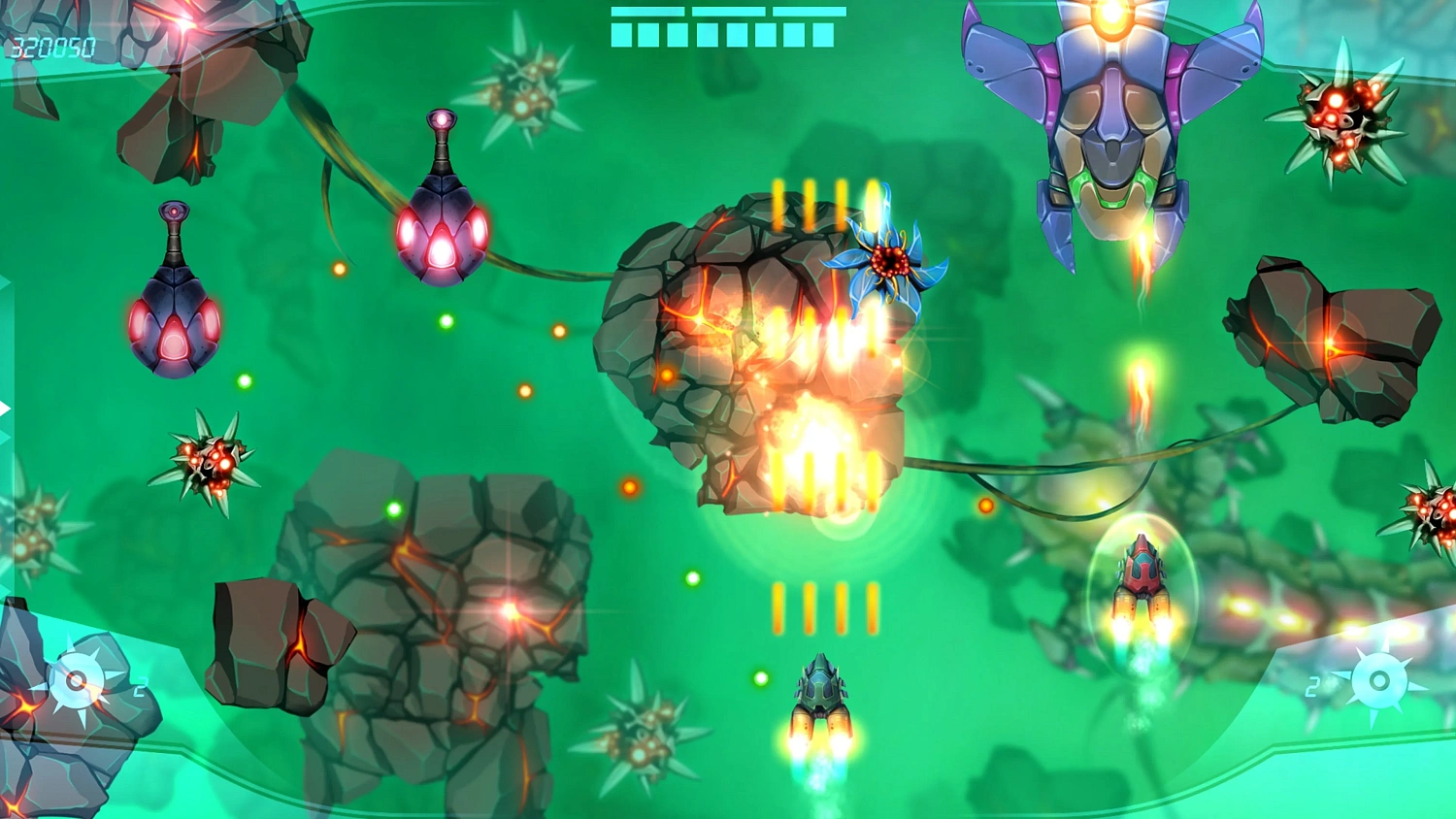
Task: Expand the right bomb counter showing 2
Action: point(1312,685)
